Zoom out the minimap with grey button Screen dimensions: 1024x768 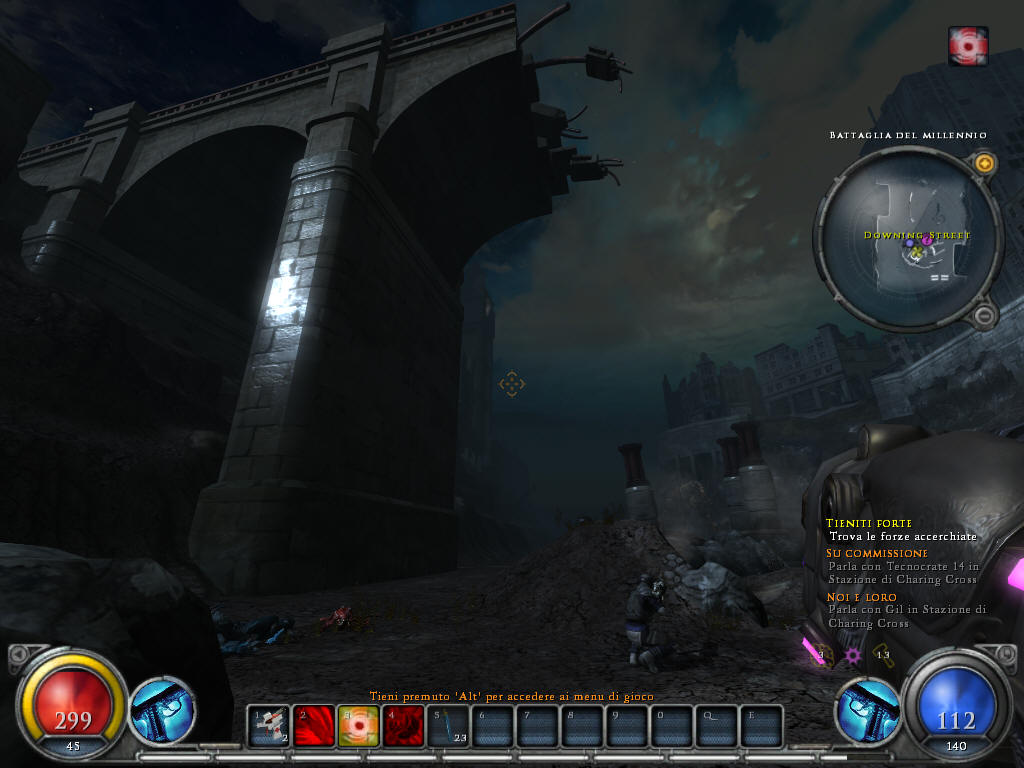[984, 316]
